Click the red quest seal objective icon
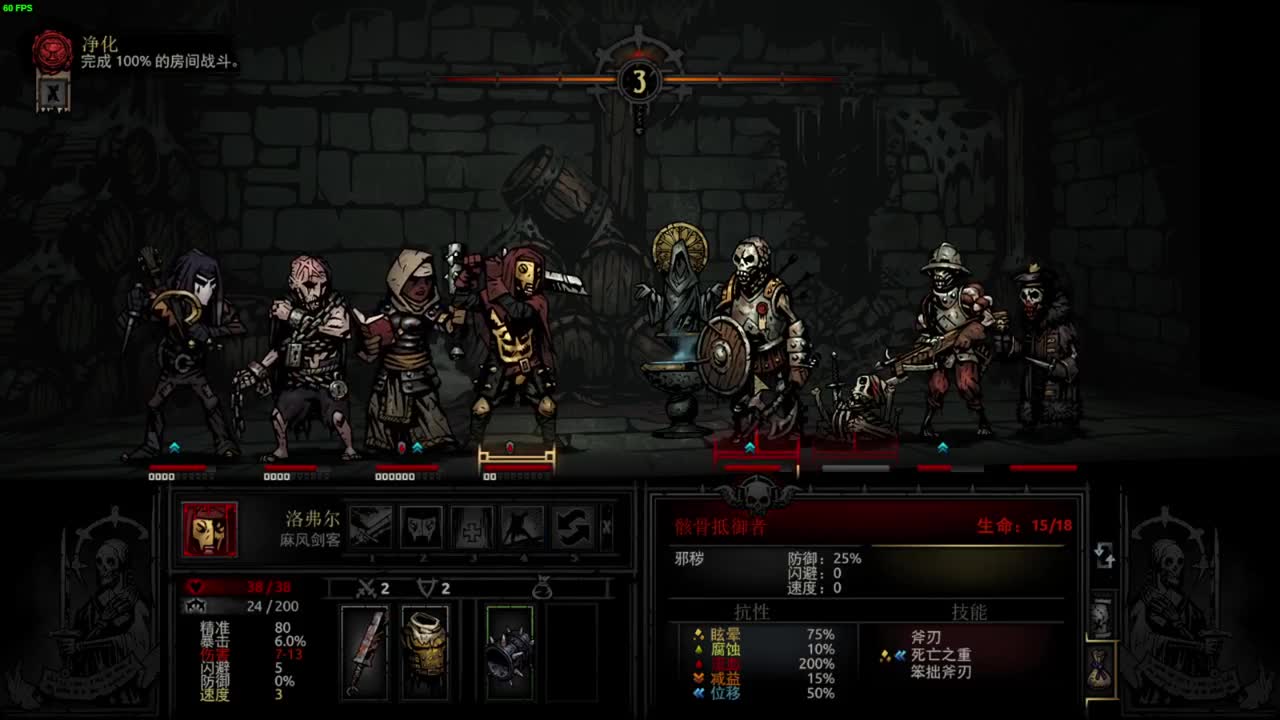Image resolution: width=1280 pixels, height=720 pixels. 52,52
